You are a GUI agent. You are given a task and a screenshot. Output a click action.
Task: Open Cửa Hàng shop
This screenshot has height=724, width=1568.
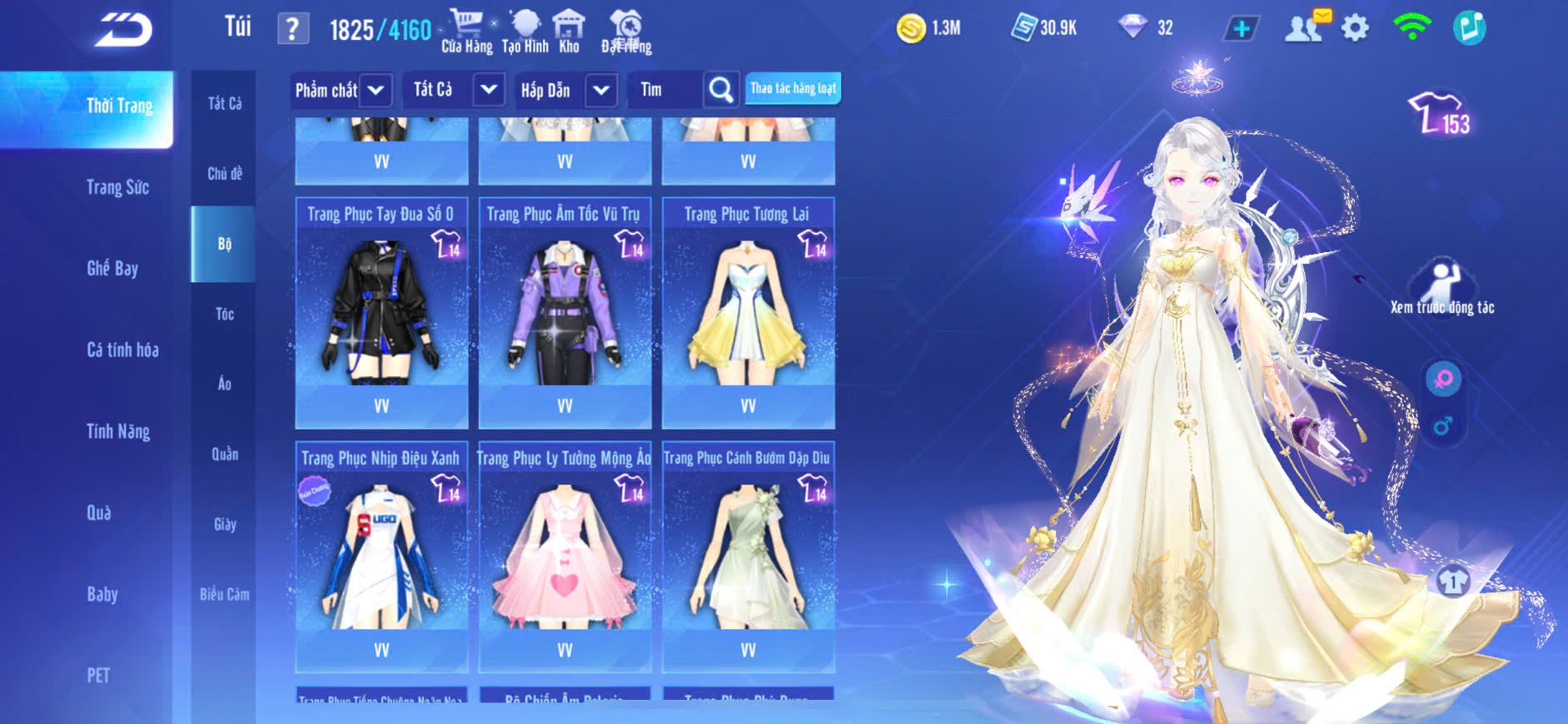[466, 32]
